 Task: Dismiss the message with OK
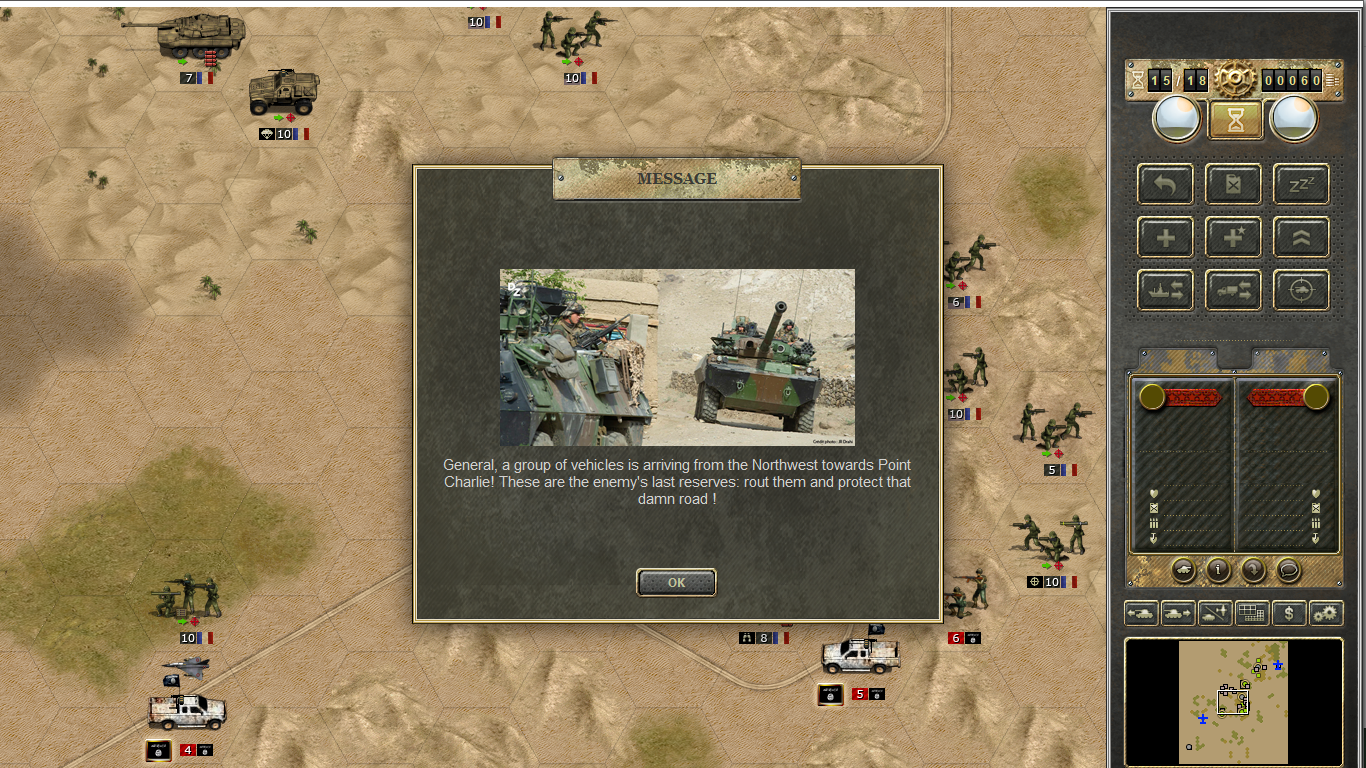coord(676,582)
